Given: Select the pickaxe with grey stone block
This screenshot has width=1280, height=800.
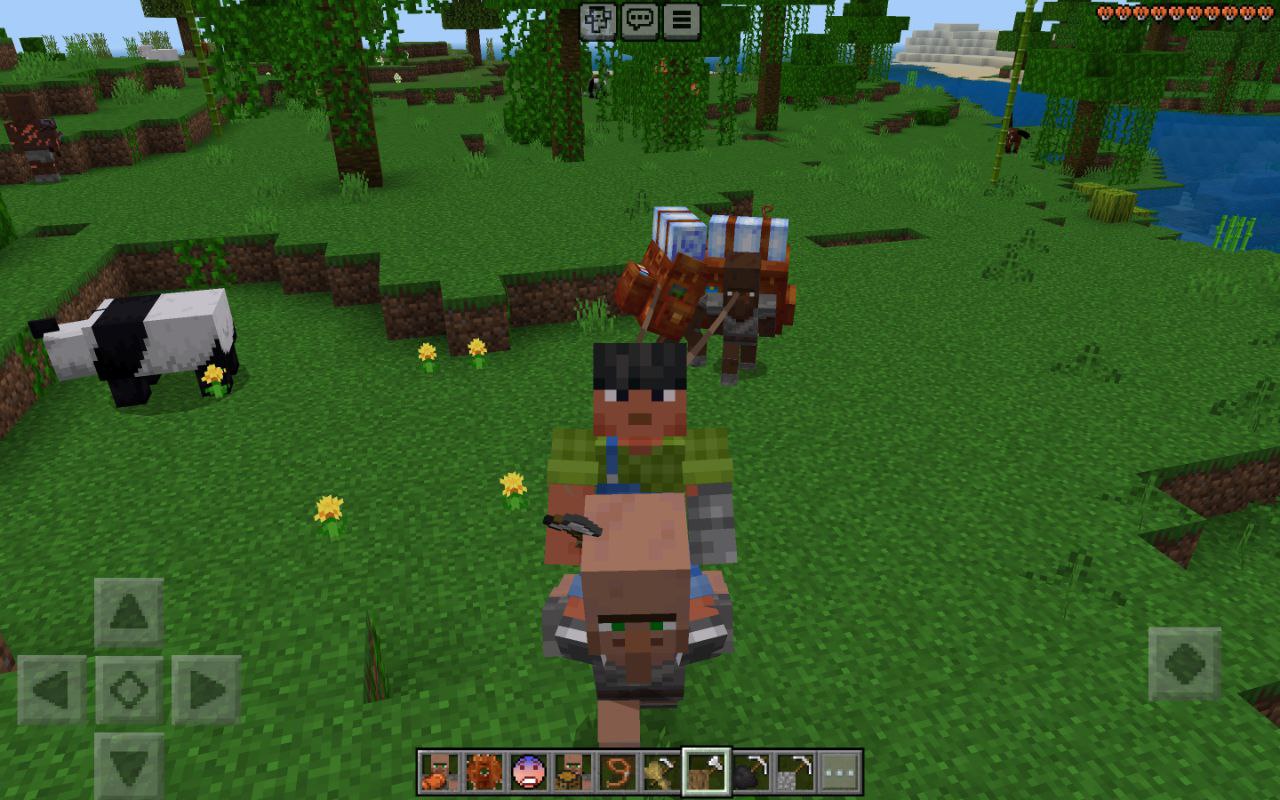Looking at the screenshot, I should 795,772.
